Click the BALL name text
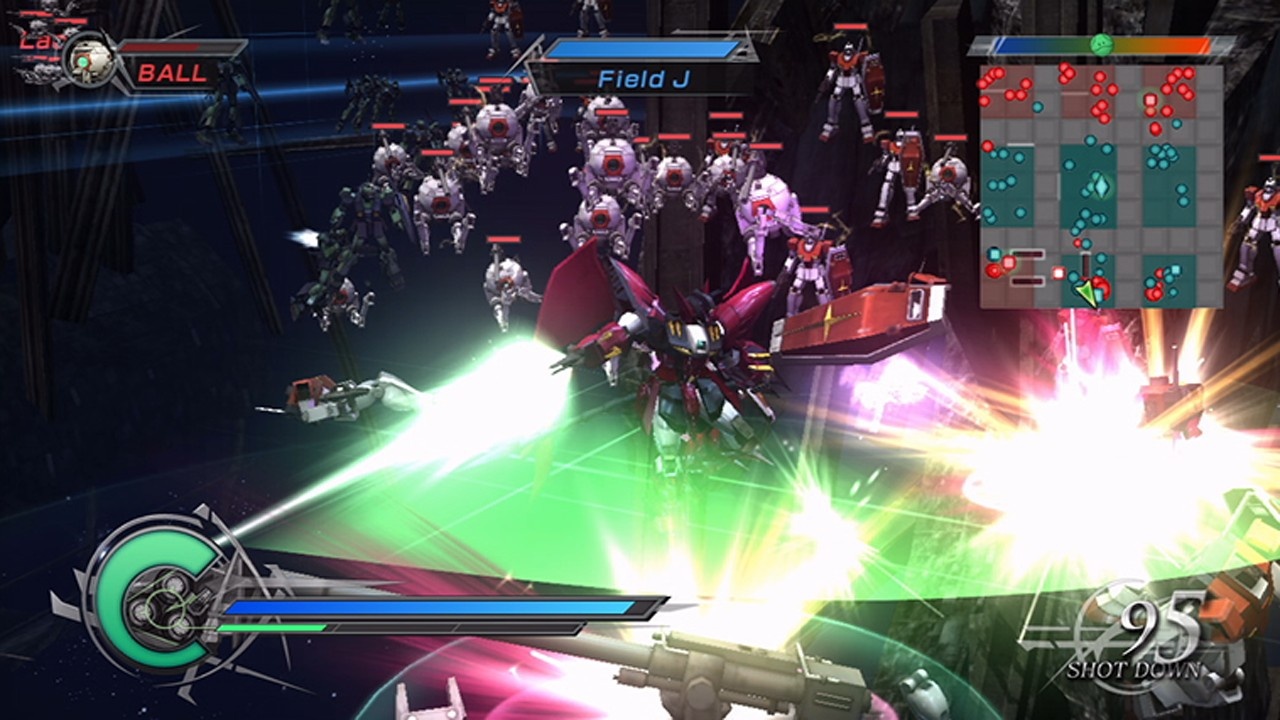The width and height of the screenshot is (1280, 720). point(168,72)
